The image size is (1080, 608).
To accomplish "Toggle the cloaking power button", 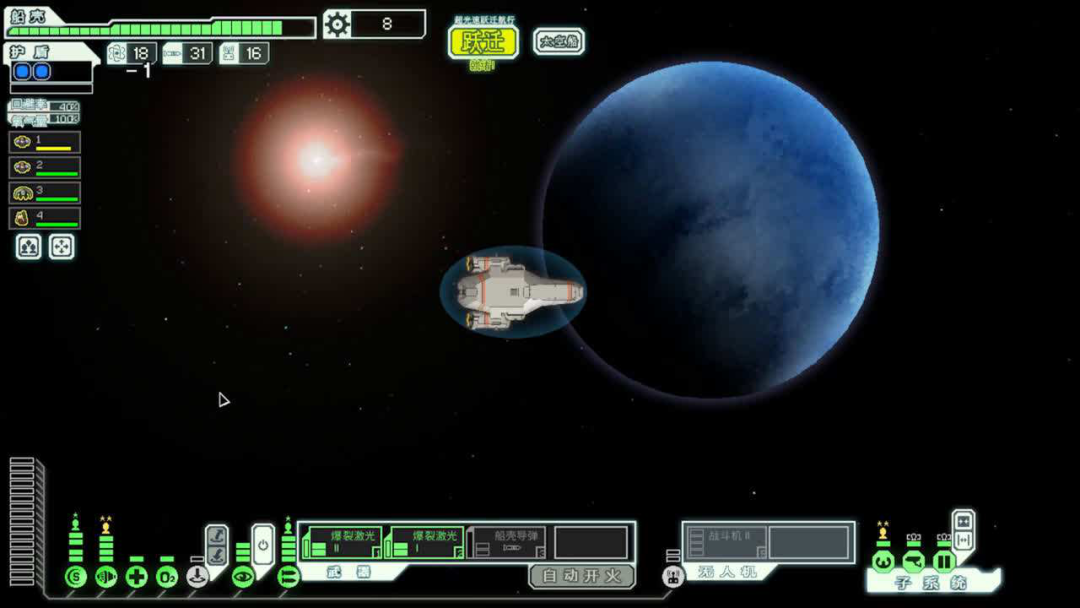I will (x=262, y=545).
